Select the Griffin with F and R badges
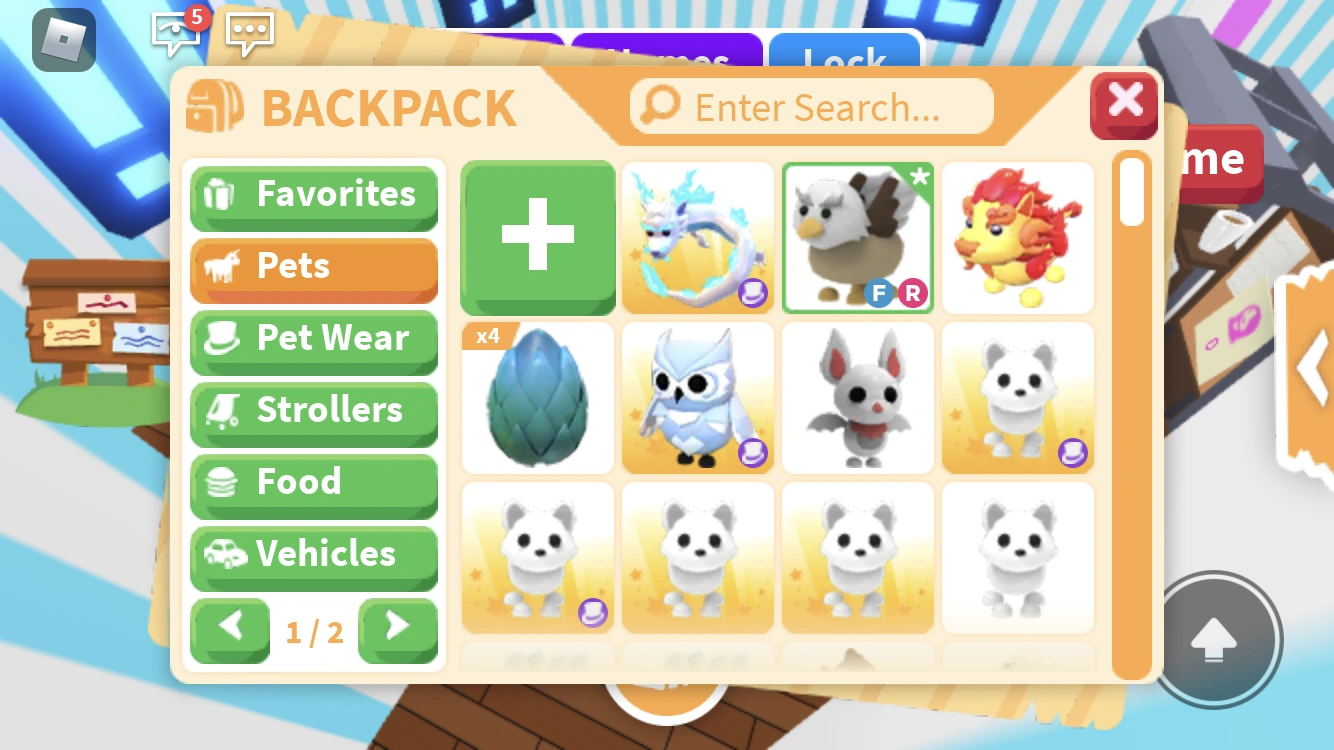1334x750 pixels. pyautogui.click(x=857, y=237)
